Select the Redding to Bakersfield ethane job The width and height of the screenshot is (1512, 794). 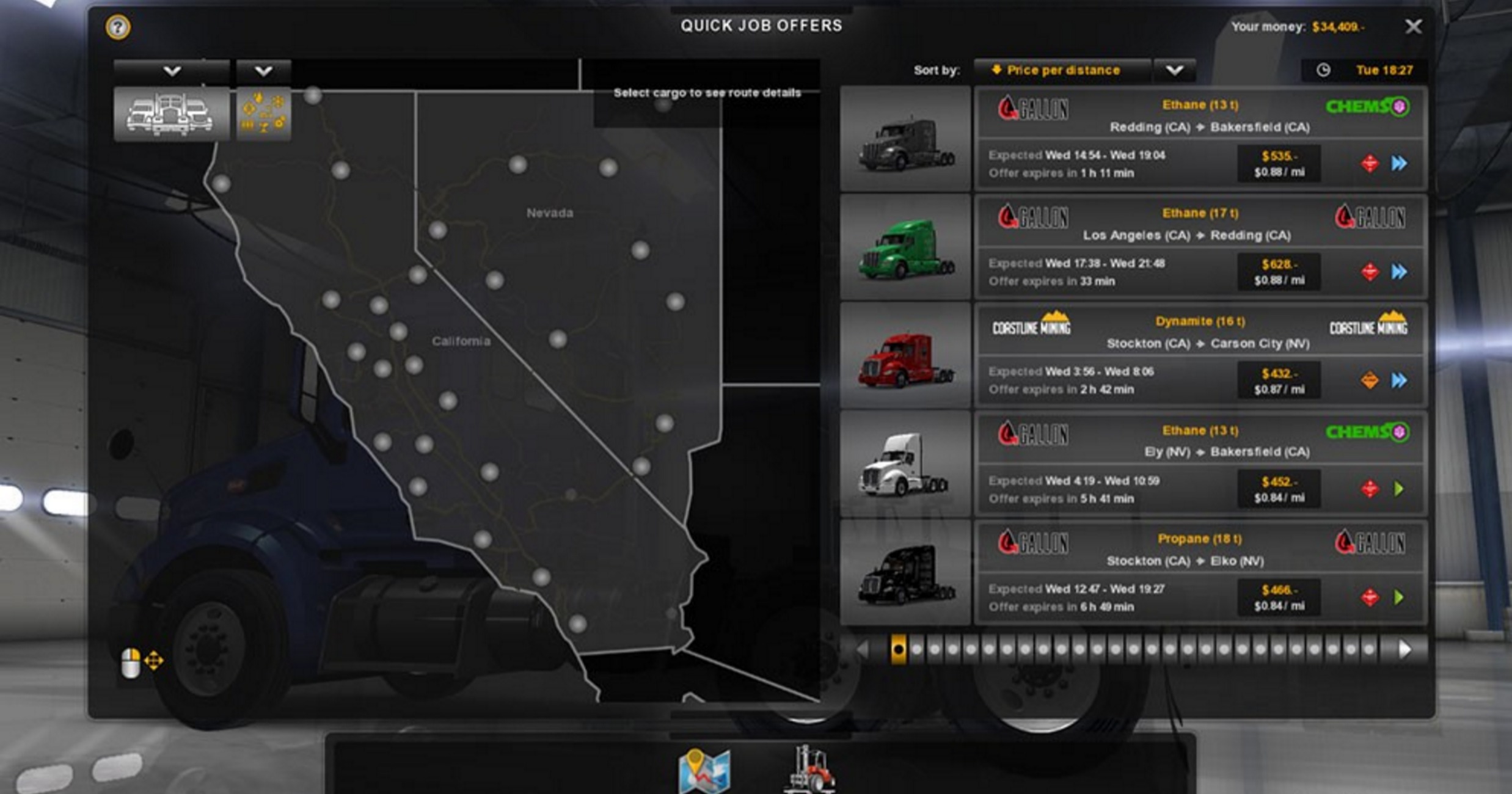pyautogui.click(x=1200, y=139)
